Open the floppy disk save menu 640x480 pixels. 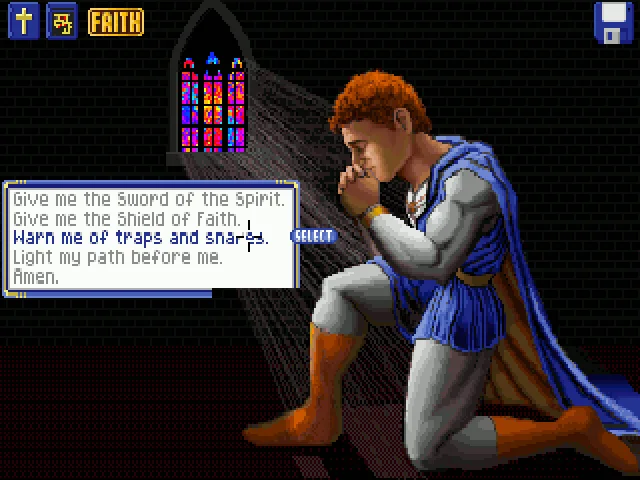[x=614, y=23]
